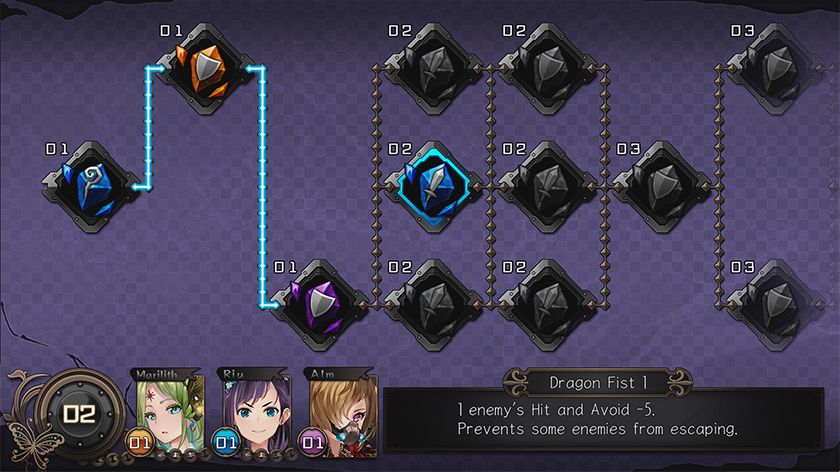Select the purple shield gem skill node
This screenshot has height=472, width=840.
tap(320, 303)
